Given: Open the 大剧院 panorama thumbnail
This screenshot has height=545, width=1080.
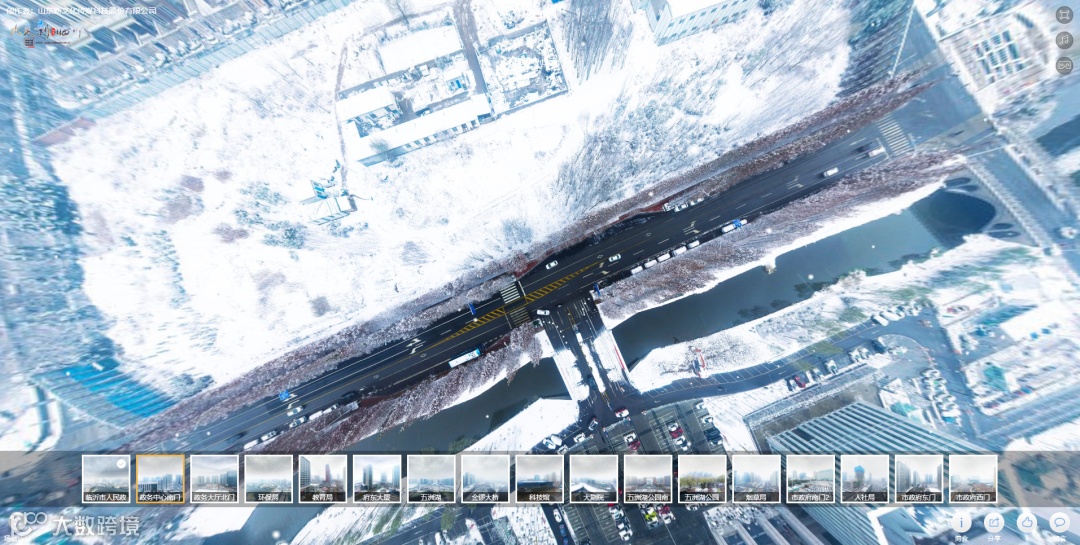Looking at the screenshot, I should [593, 477].
